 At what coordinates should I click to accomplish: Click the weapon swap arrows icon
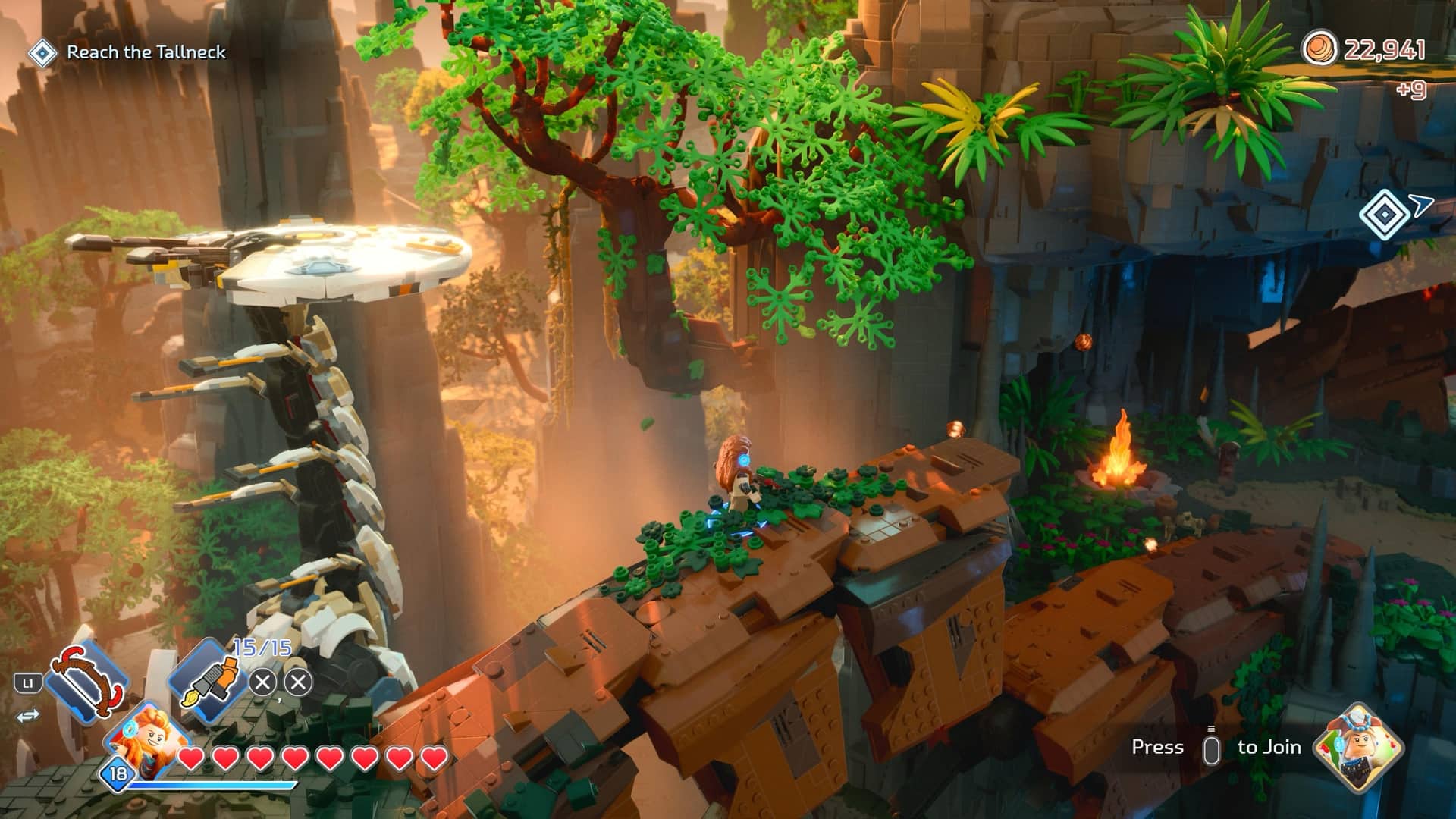(28, 716)
